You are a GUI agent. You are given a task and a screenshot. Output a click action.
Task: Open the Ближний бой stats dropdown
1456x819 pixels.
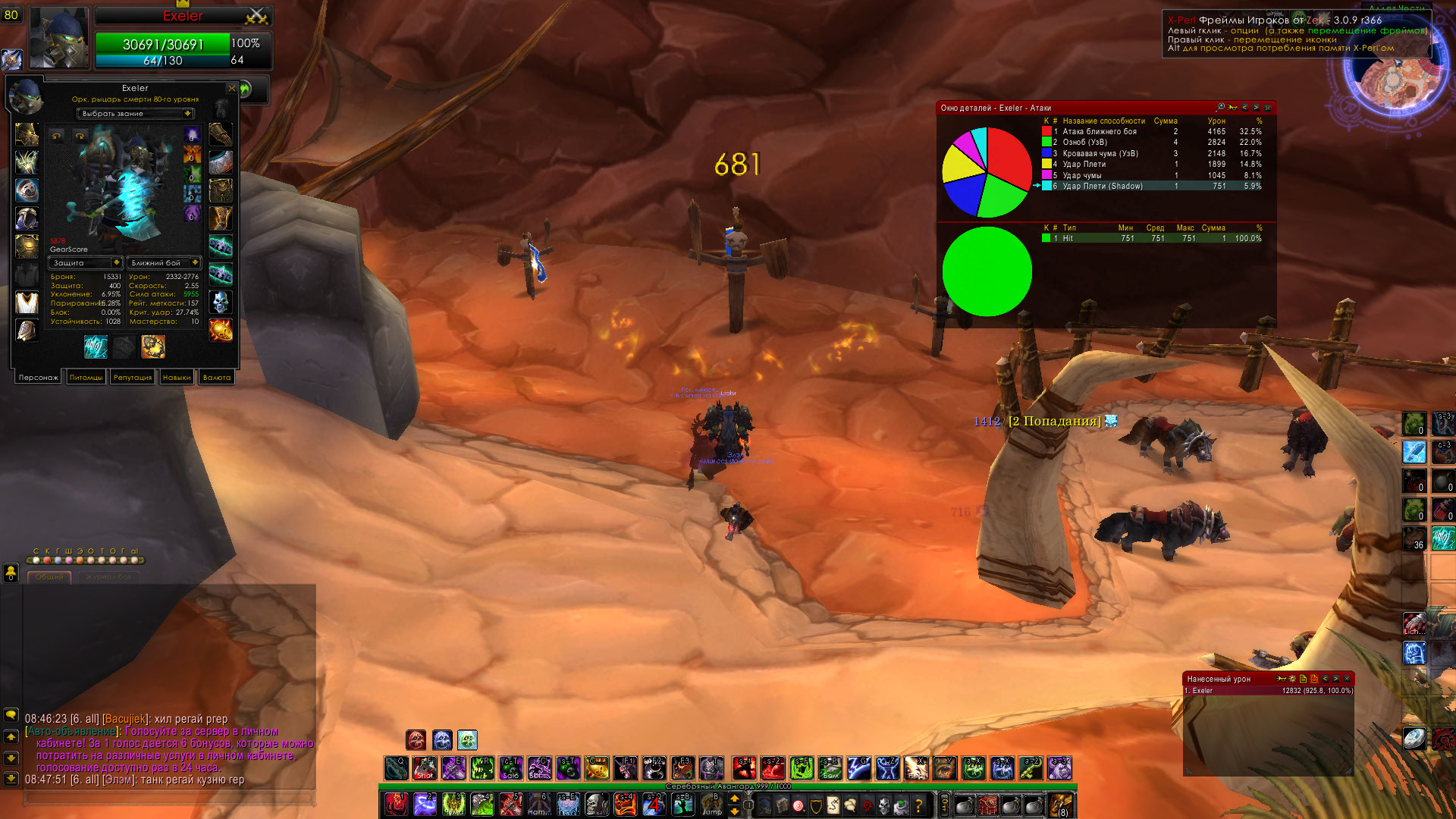164,263
